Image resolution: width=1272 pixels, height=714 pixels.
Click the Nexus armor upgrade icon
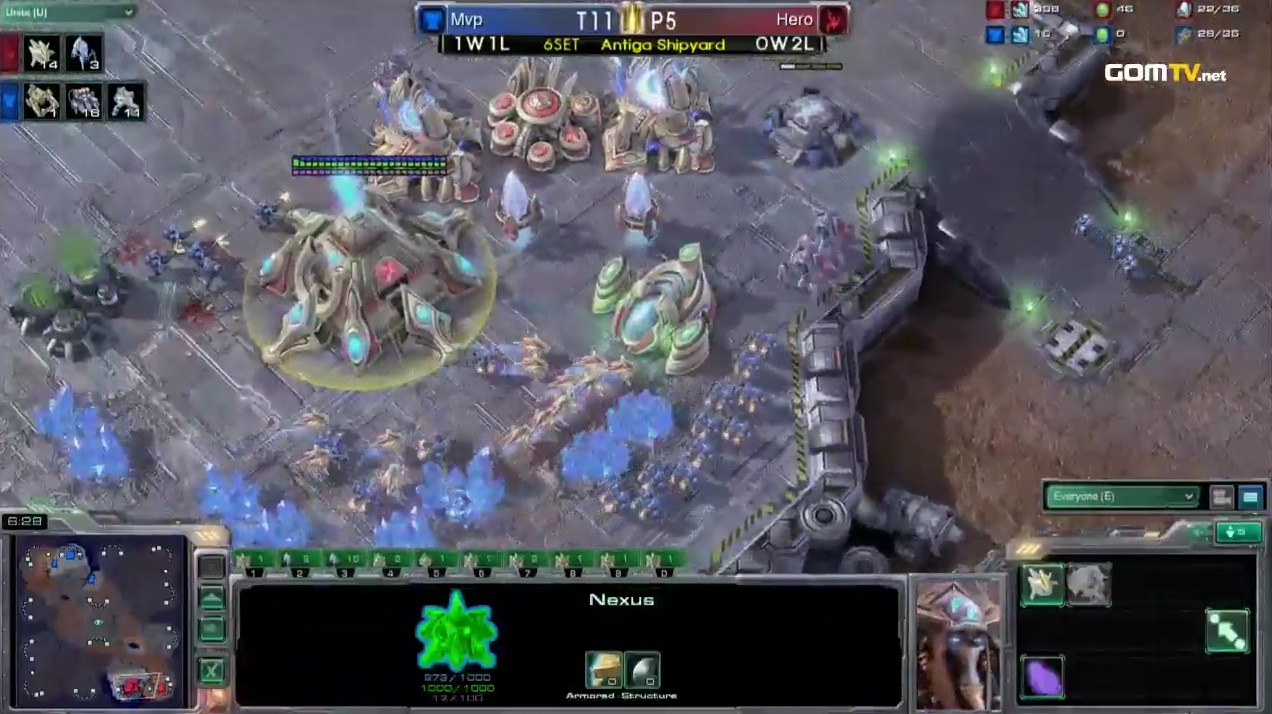click(x=603, y=670)
